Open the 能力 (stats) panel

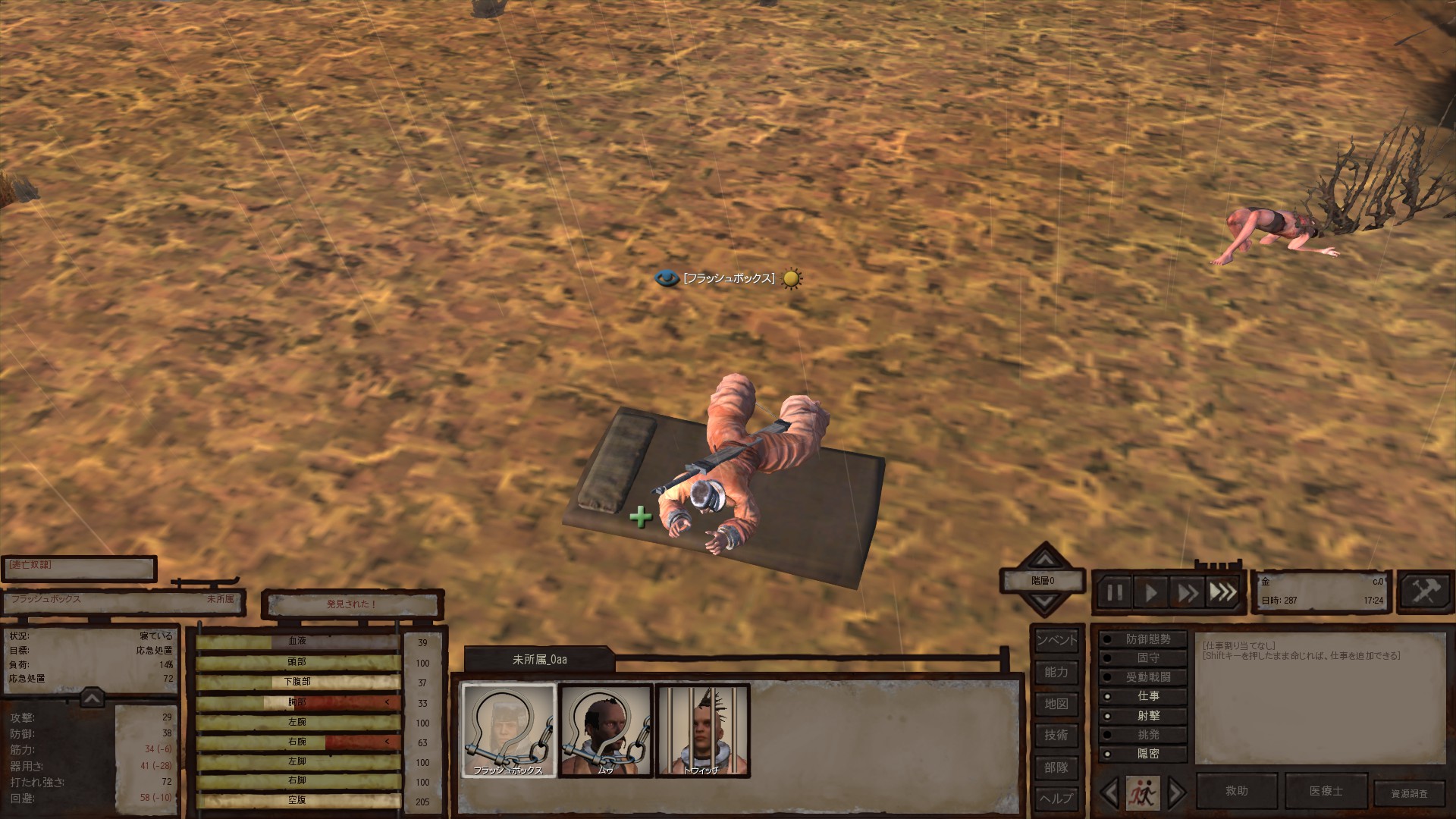[1056, 672]
